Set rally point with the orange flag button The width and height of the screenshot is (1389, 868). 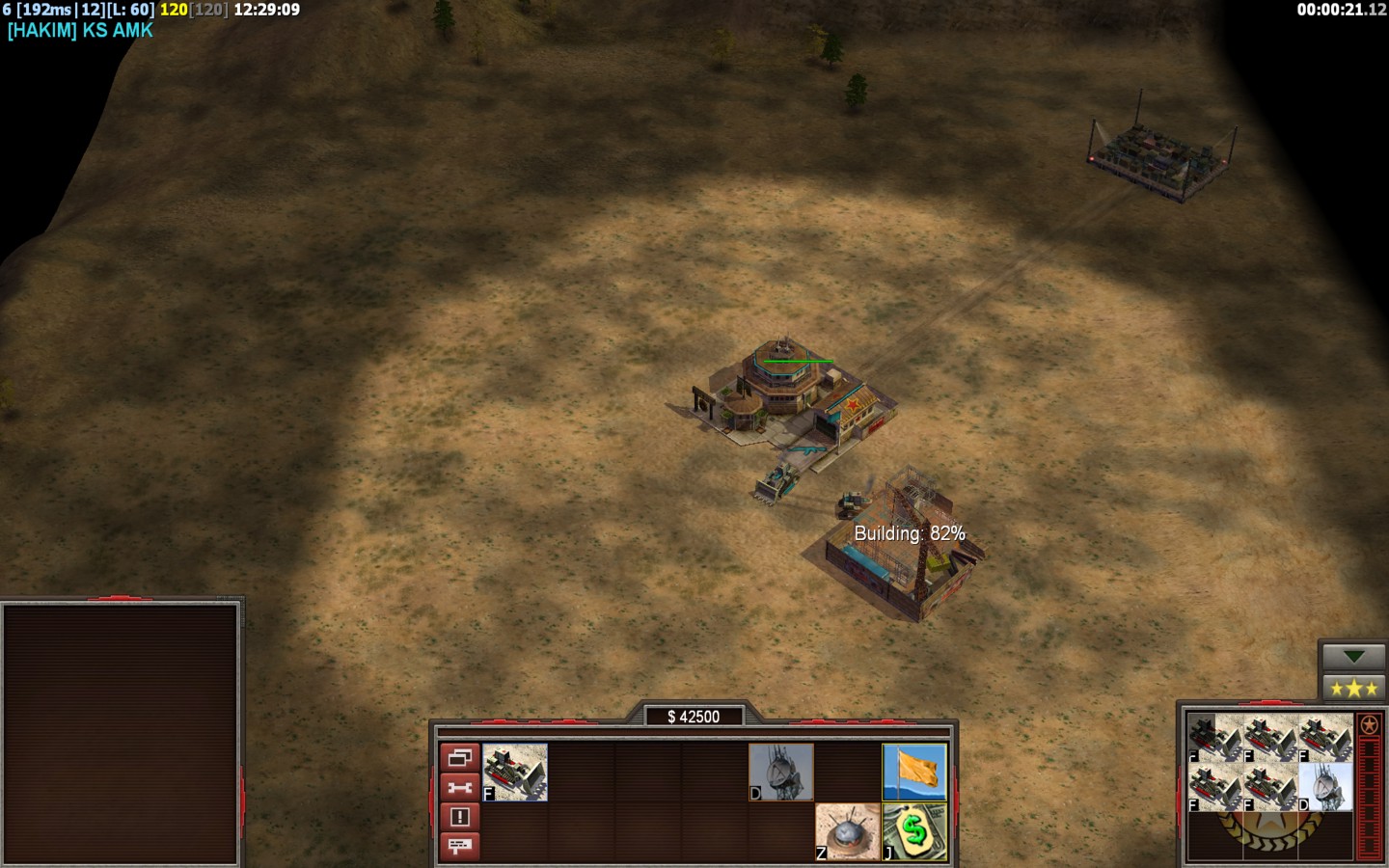914,772
